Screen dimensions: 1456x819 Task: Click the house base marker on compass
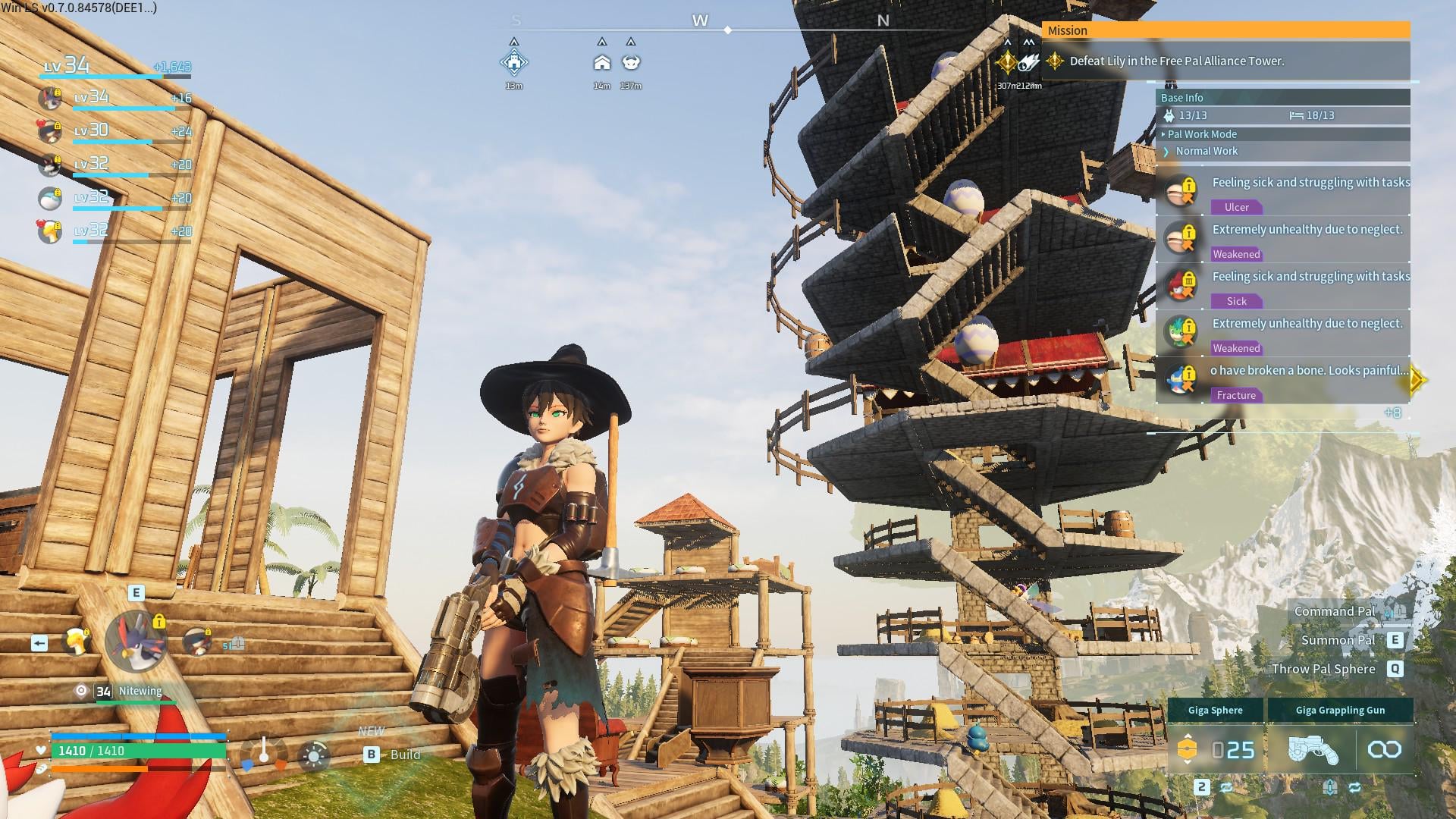pos(602,63)
